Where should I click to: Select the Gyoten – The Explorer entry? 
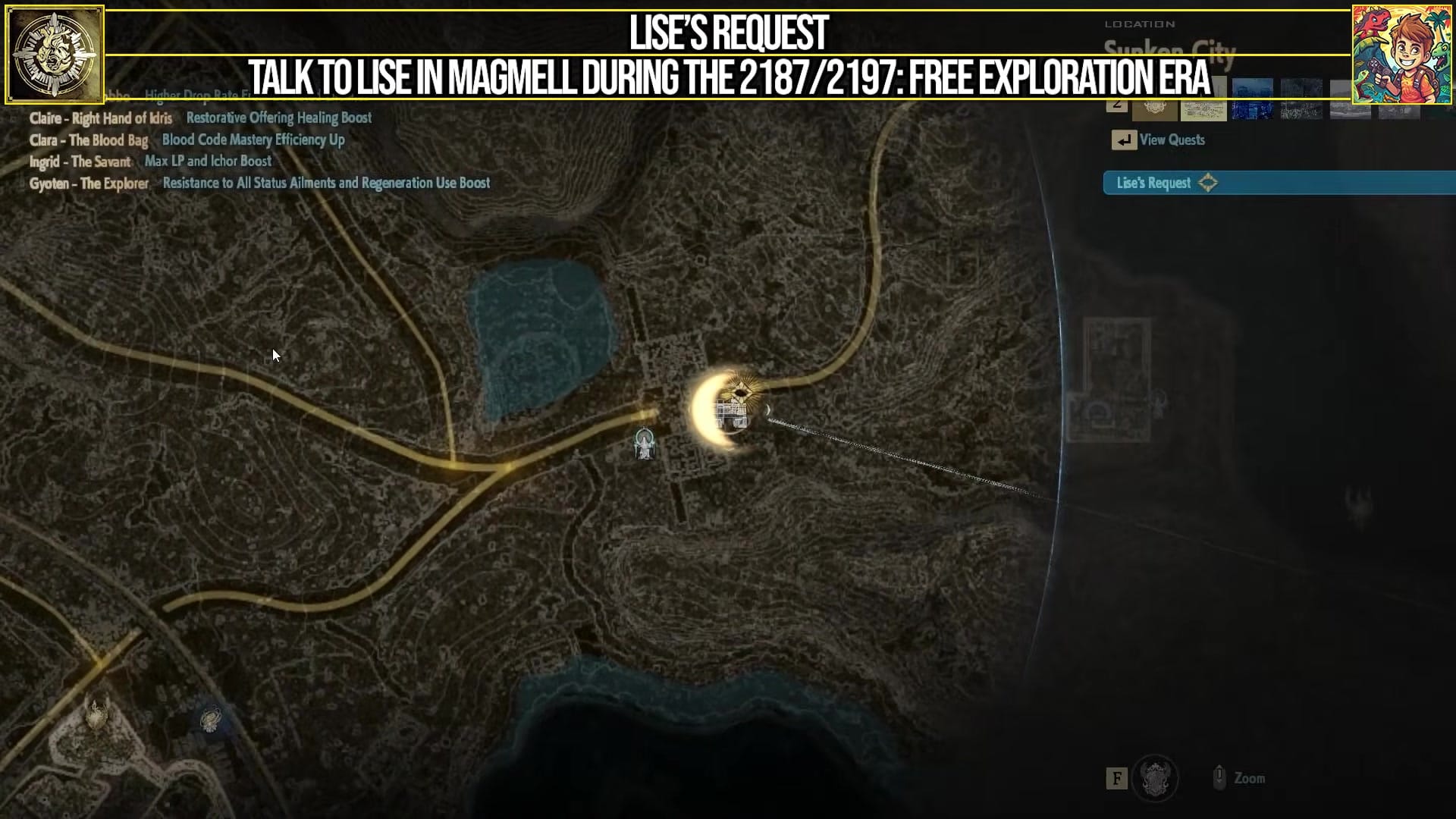[88, 184]
